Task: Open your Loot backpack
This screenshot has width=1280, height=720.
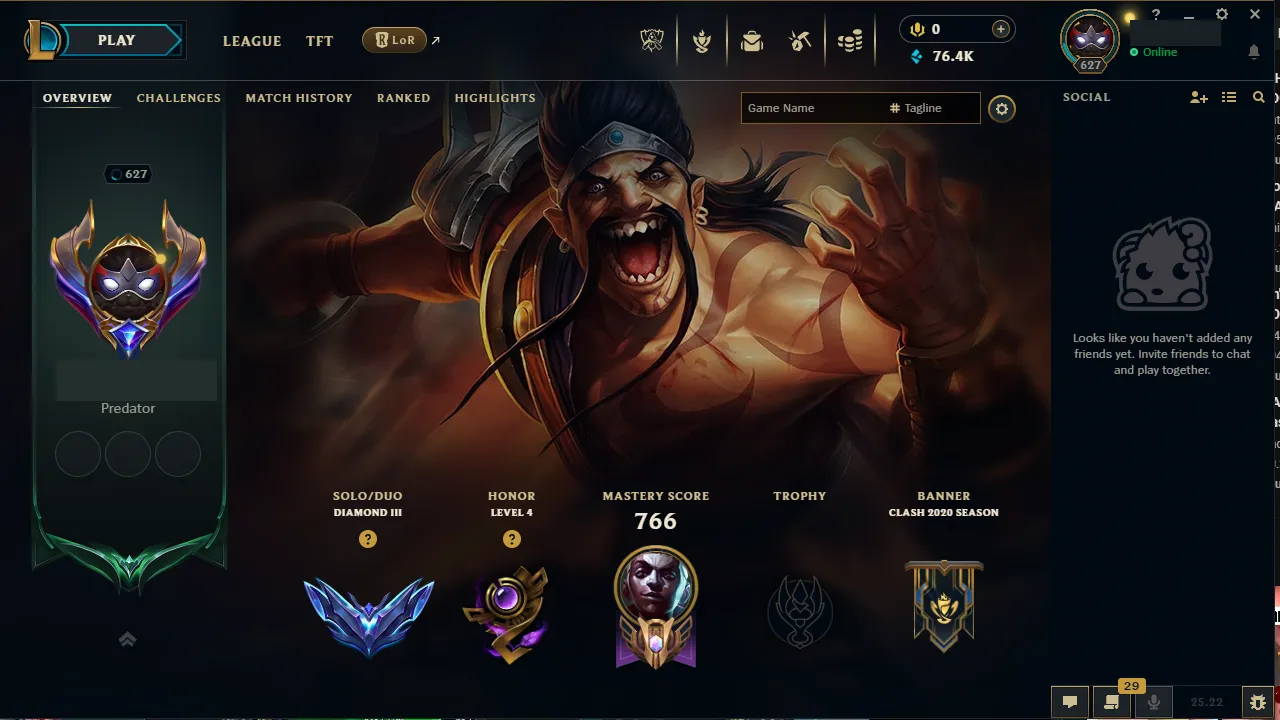Action: (752, 40)
